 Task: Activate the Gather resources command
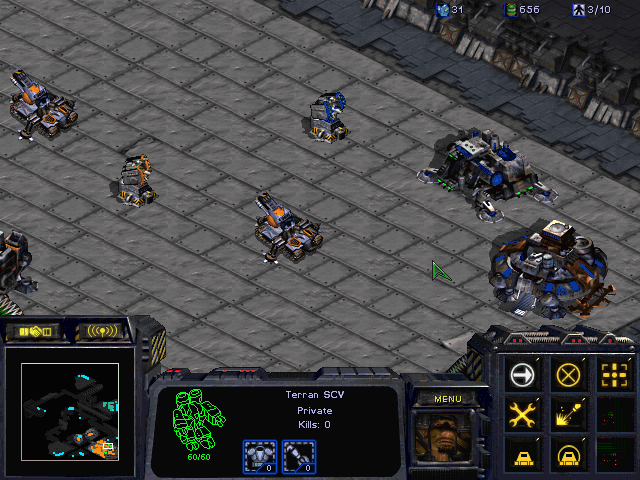click(x=569, y=414)
